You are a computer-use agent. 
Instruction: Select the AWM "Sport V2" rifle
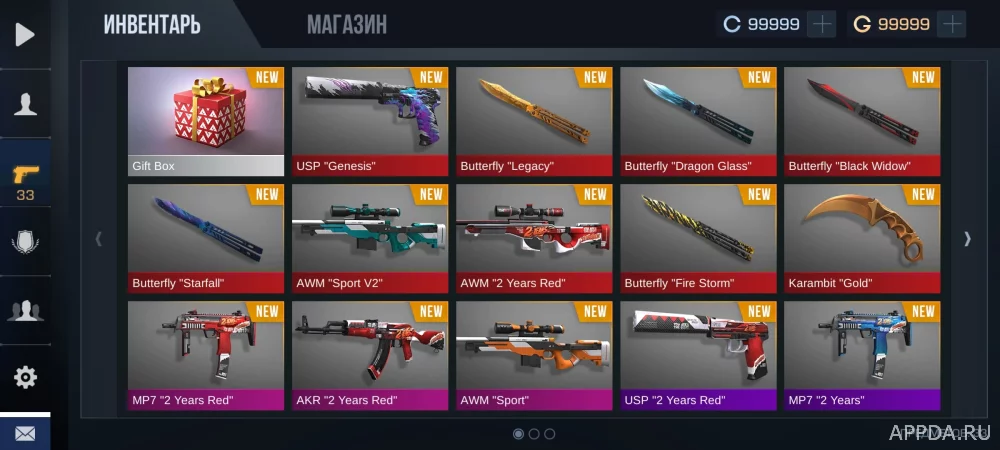point(369,238)
